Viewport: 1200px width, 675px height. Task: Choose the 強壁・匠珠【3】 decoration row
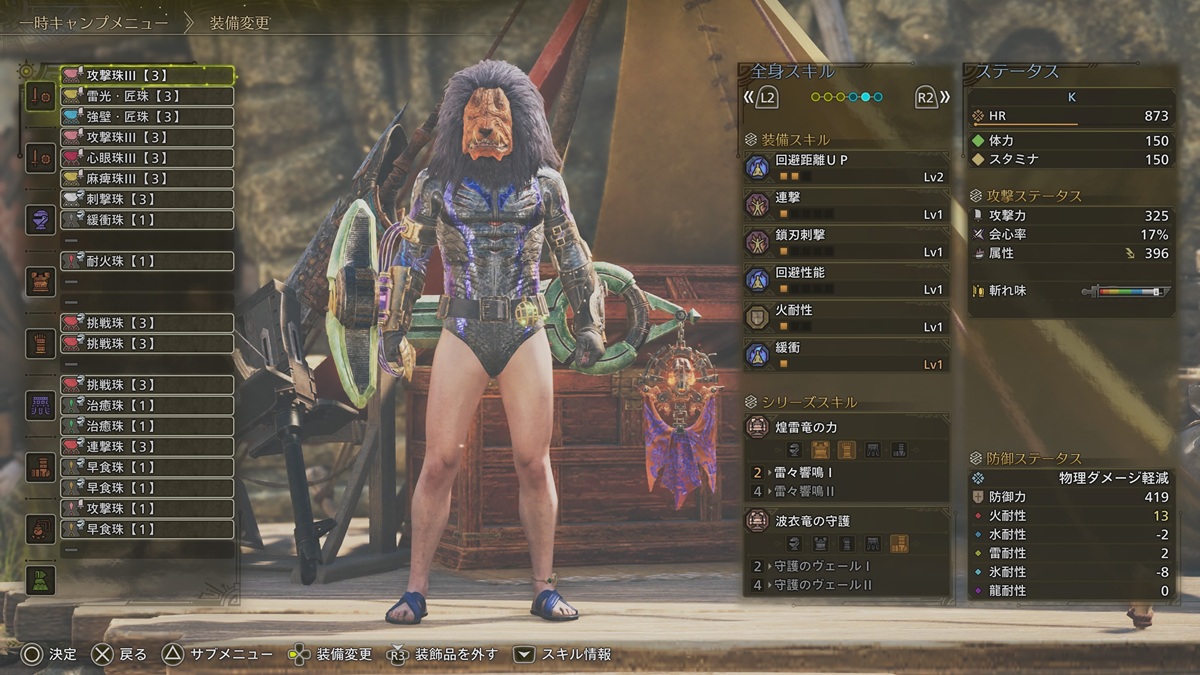pos(147,117)
